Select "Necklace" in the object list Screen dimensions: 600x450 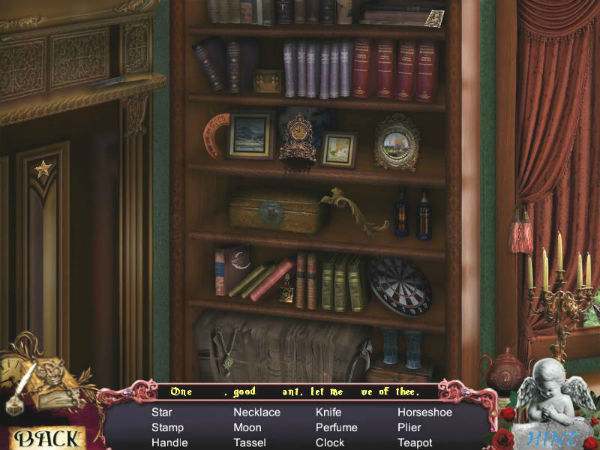[257, 411]
